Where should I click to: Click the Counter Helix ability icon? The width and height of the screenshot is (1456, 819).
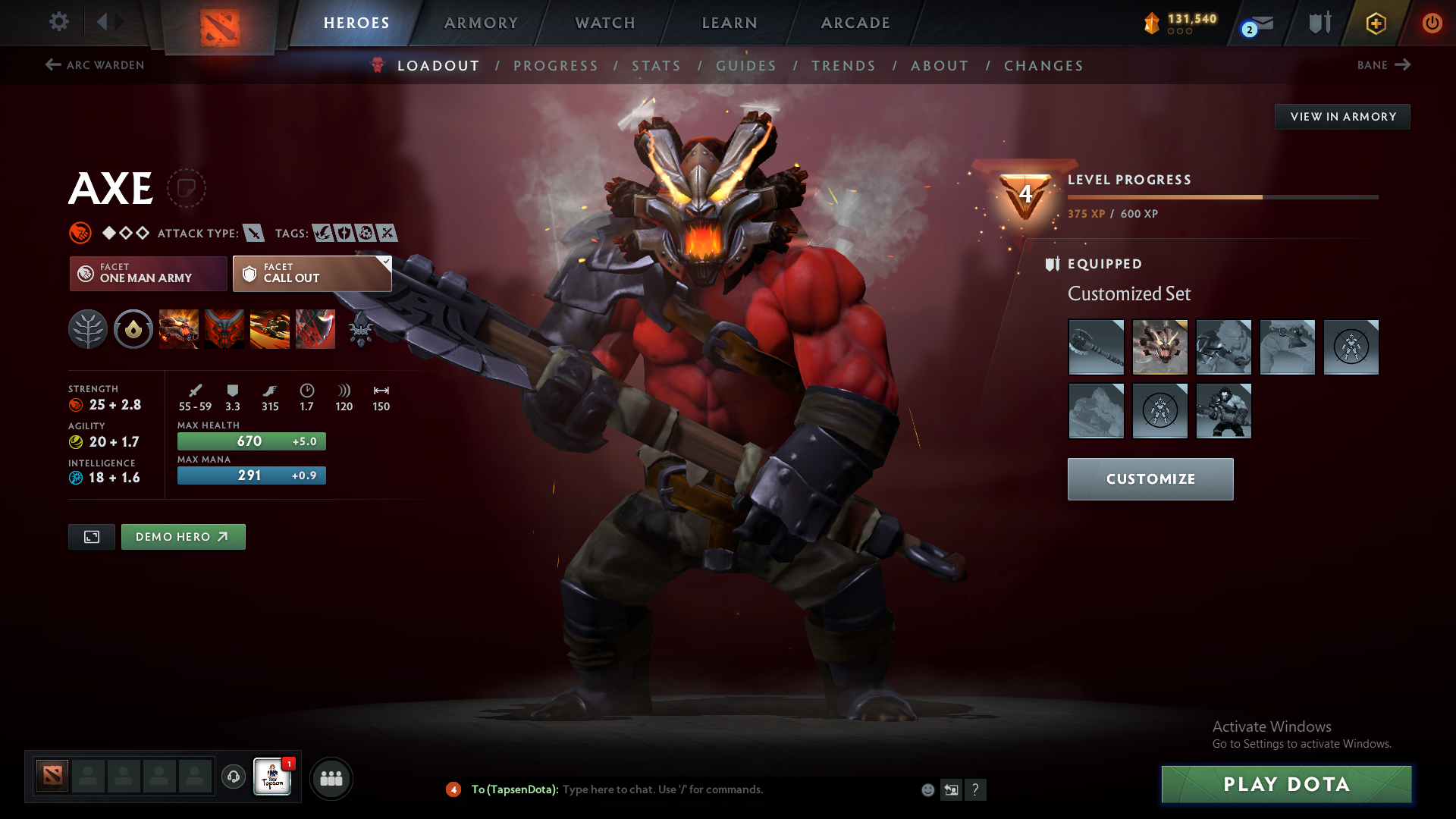click(270, 329)
